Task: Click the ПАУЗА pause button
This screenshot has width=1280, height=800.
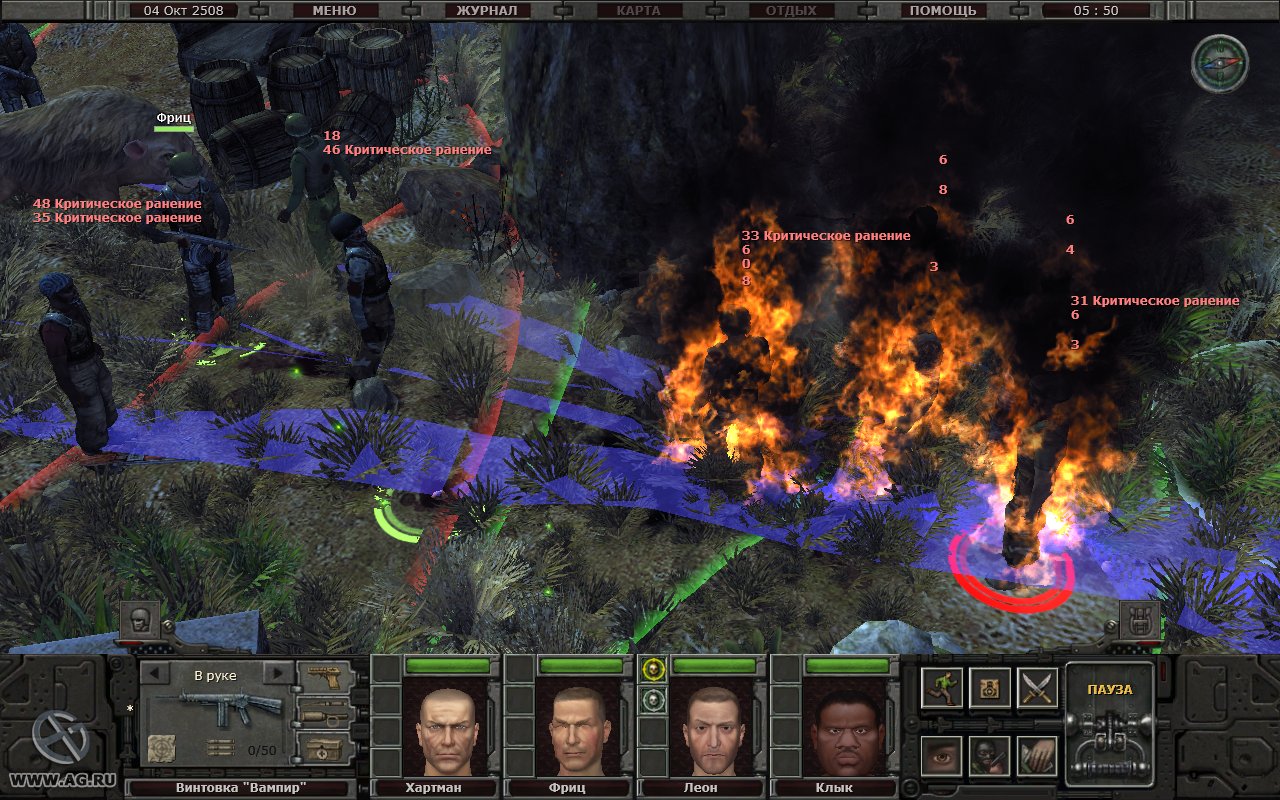Action: (1109, 723)
